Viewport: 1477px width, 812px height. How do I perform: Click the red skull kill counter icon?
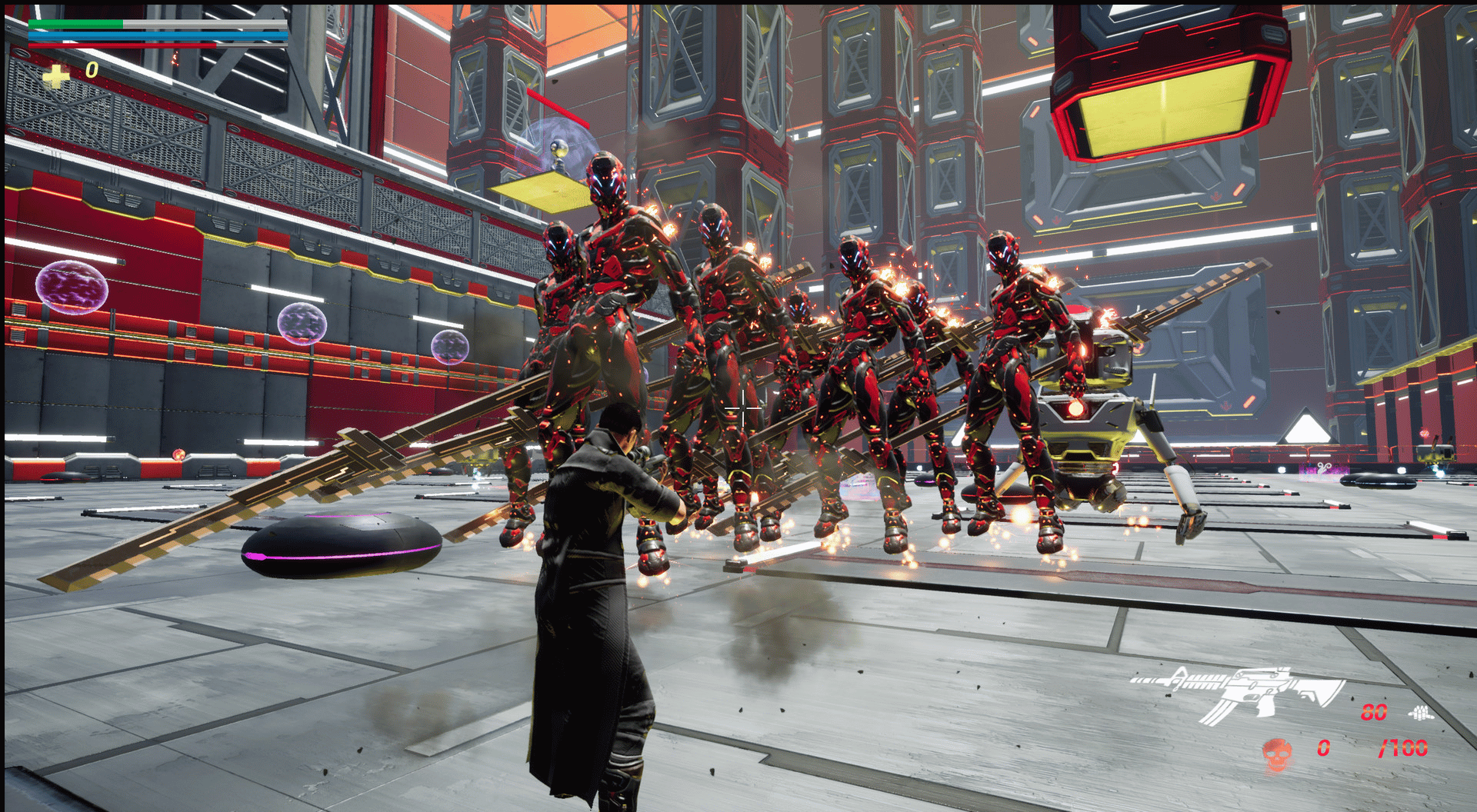1277,754
